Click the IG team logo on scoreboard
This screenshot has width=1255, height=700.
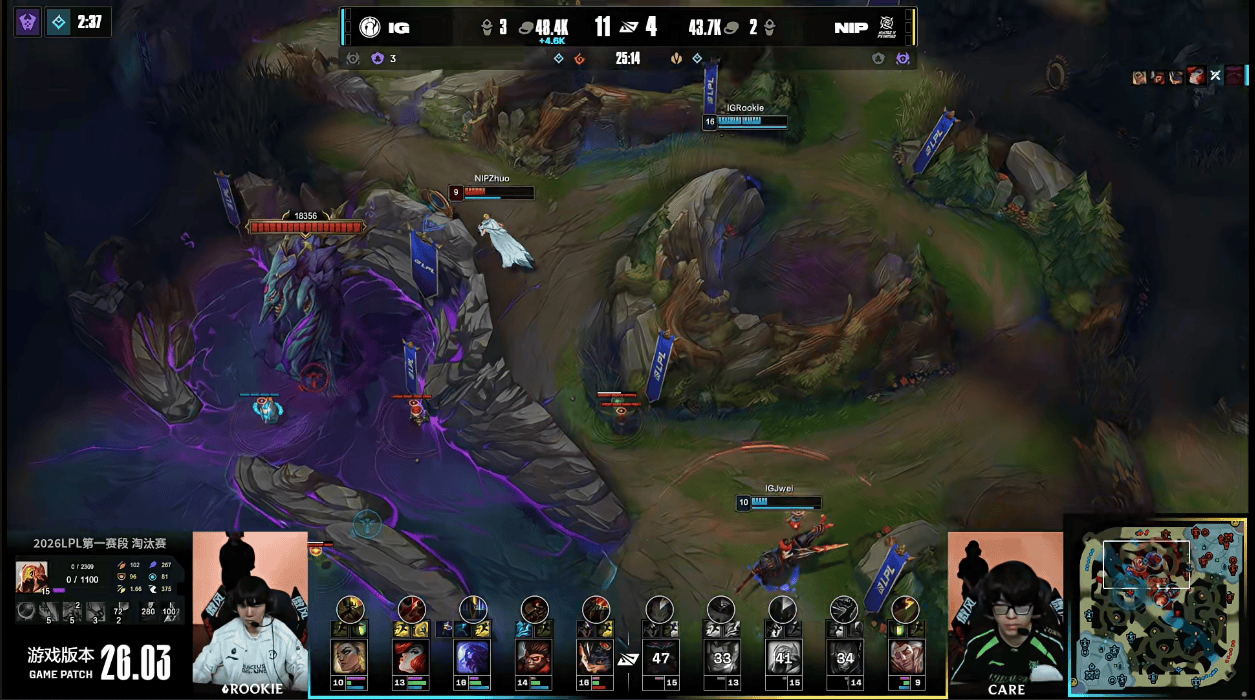370,27
